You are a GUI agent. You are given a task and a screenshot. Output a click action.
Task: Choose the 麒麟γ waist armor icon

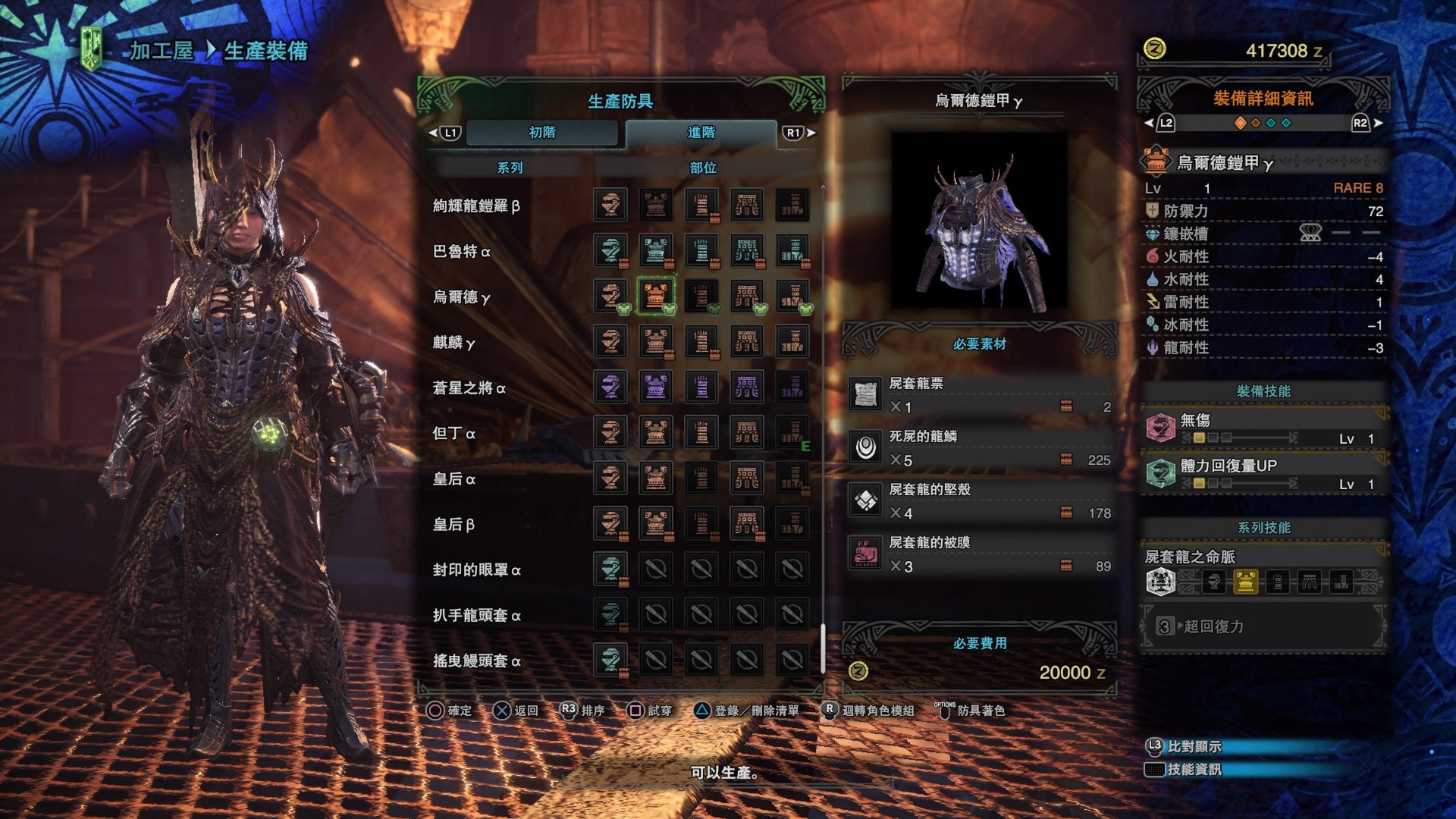point(747,342)
